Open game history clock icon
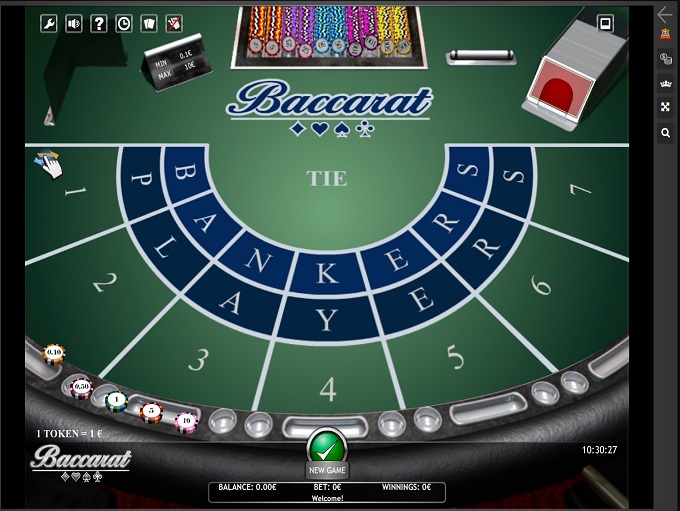This screenshot has height=511, width=680. click(124, 23)
